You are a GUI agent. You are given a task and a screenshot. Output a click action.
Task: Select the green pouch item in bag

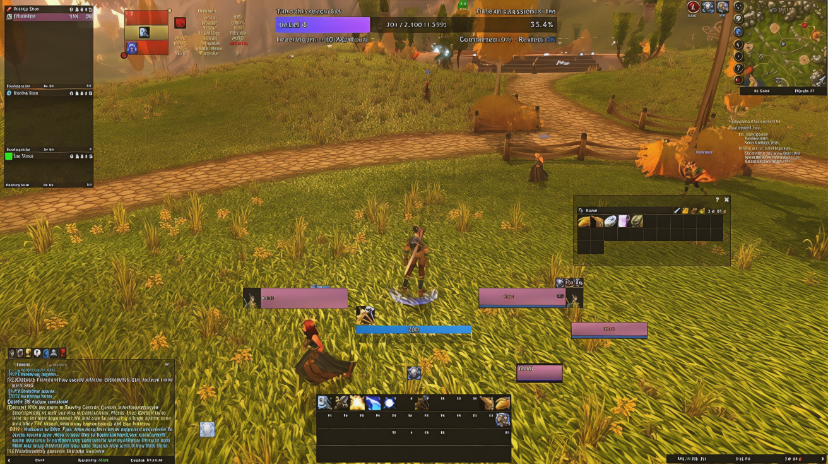(636, 222)
